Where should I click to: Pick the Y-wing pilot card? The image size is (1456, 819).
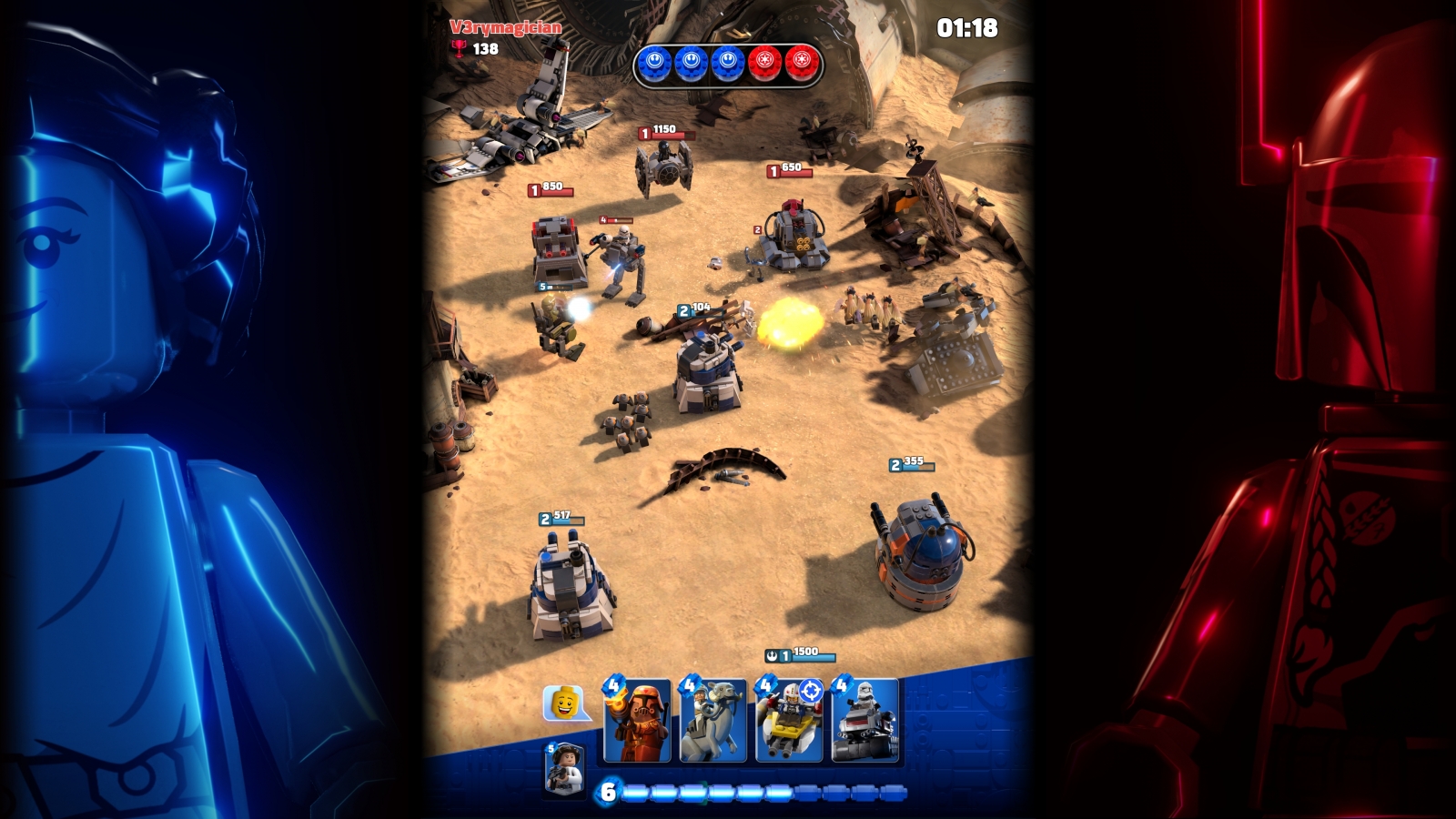(x=789, y=721)
